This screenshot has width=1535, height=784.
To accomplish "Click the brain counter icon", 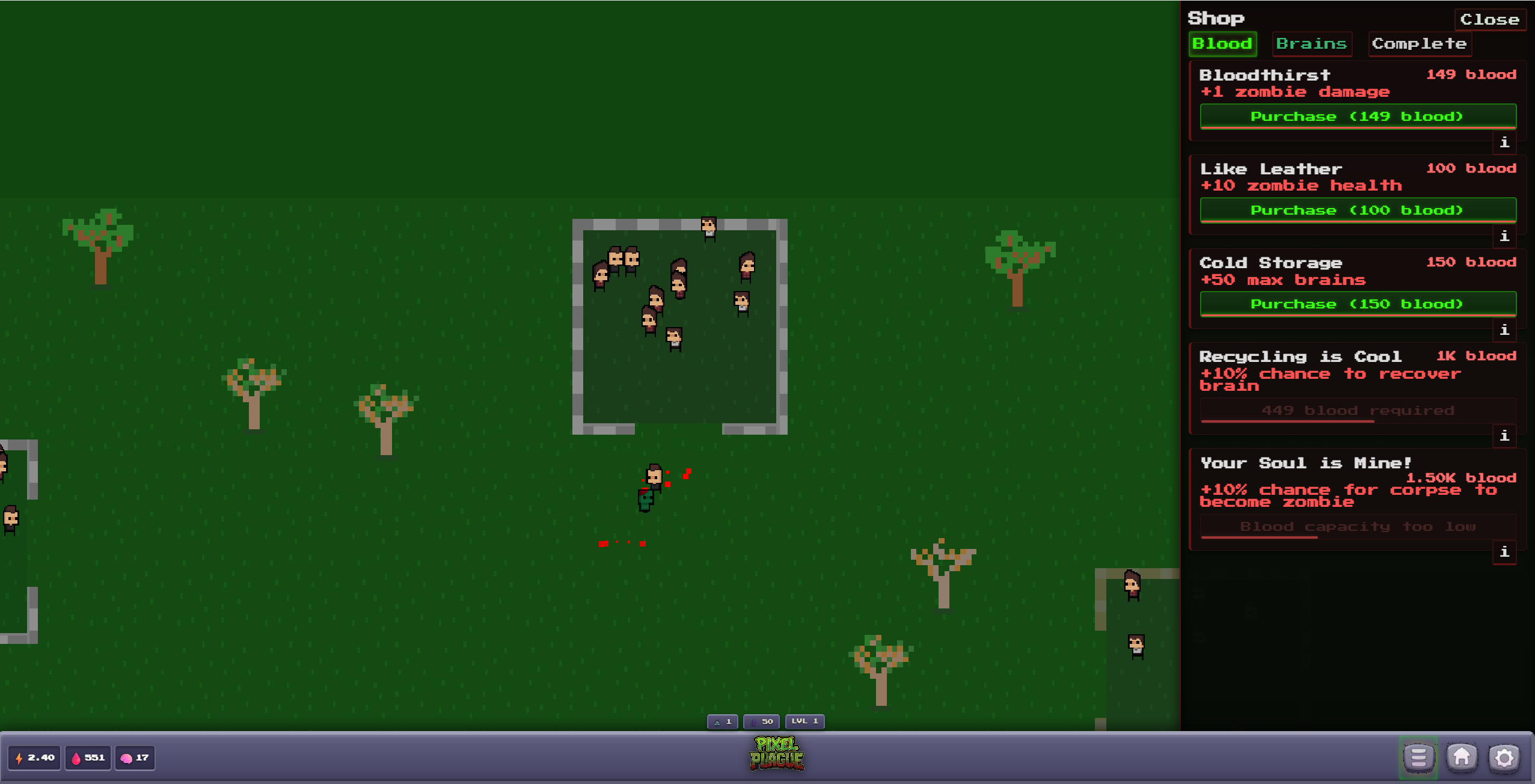I will [127, 758].
